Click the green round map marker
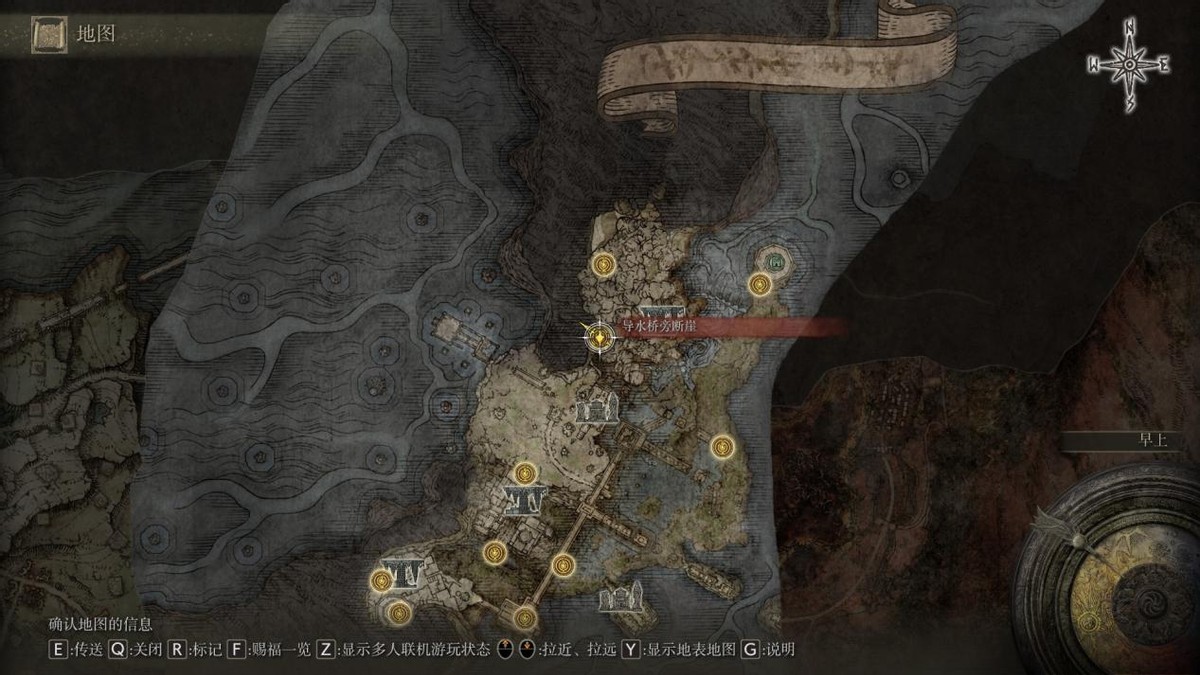This screenshot has height=675, width=1200. [x=776, y=262]
